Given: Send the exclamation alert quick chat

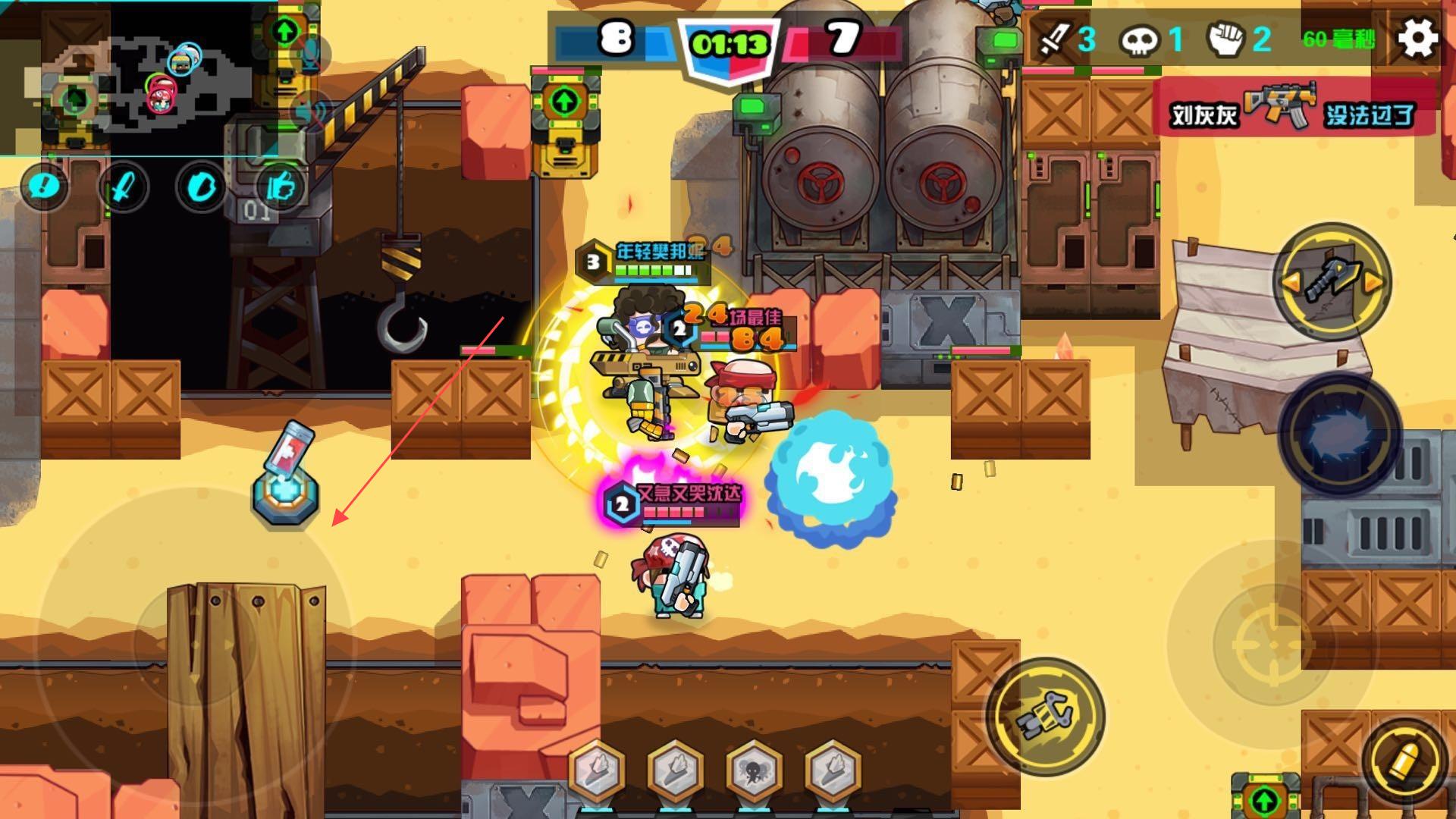Looking at the screenshot, I should (44, 187).
